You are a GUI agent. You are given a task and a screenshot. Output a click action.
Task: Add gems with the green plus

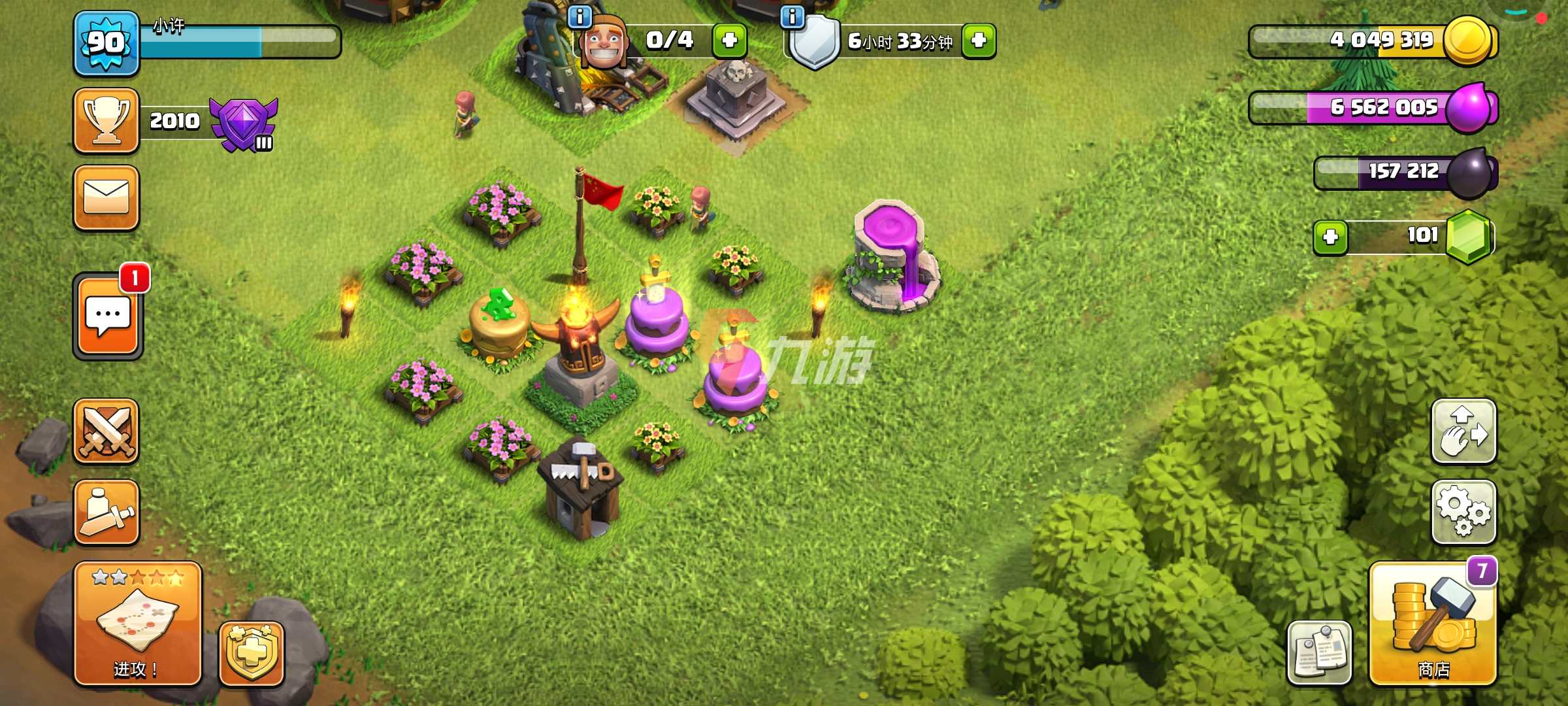click(1330, 237)
